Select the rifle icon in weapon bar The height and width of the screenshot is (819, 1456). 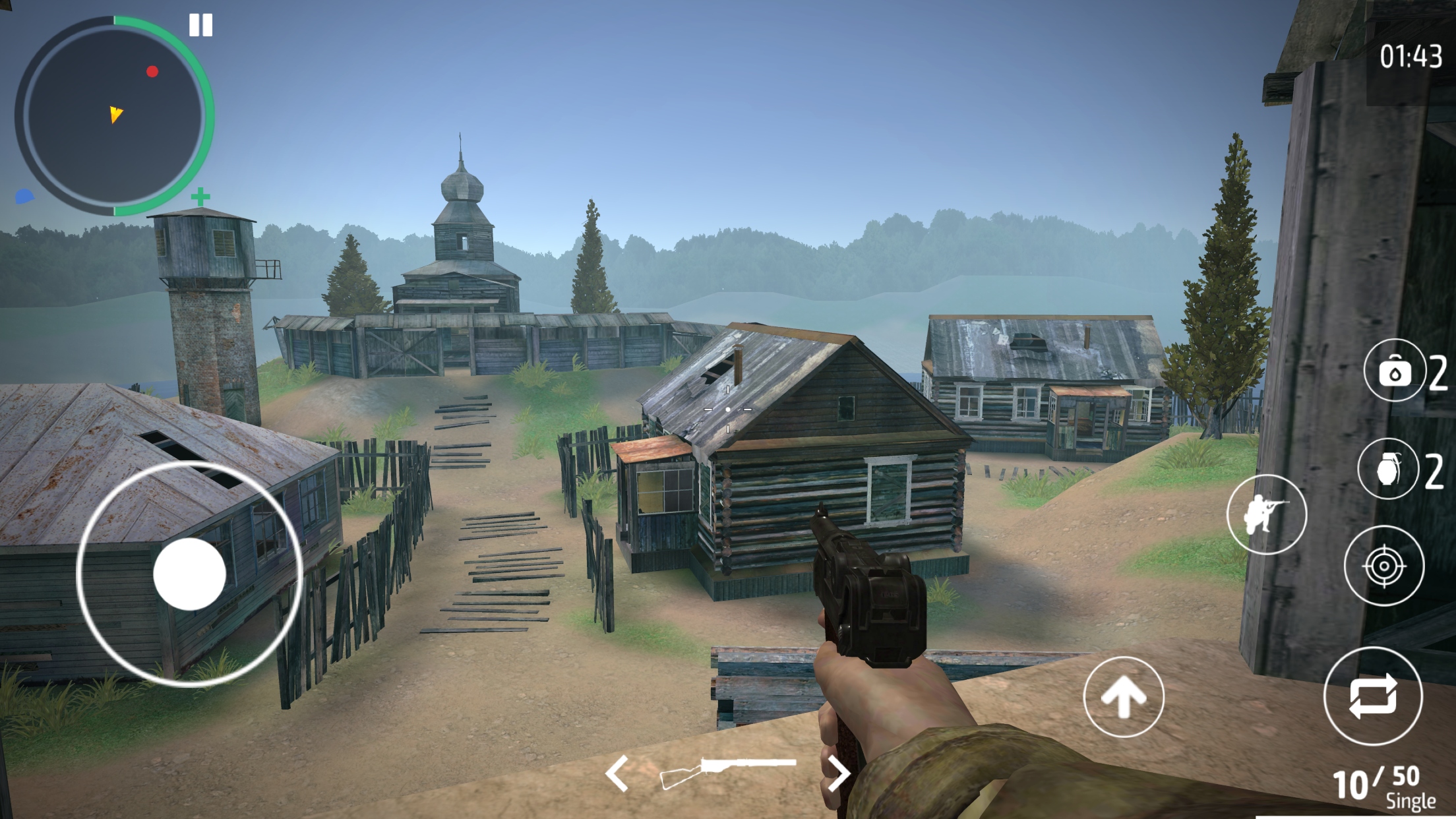[729, 770]
